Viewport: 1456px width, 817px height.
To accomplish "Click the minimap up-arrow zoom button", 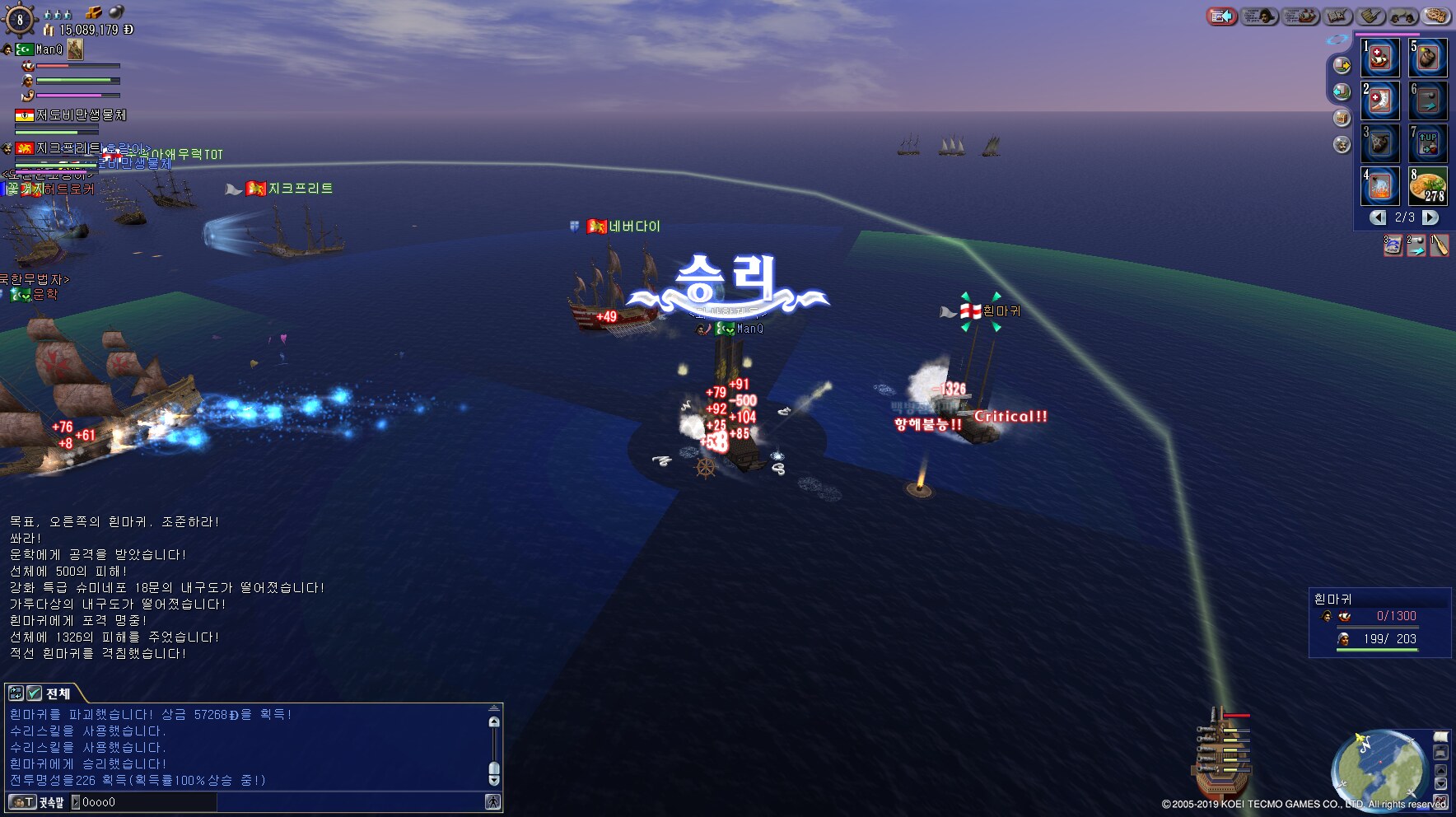I will 1440,769.
